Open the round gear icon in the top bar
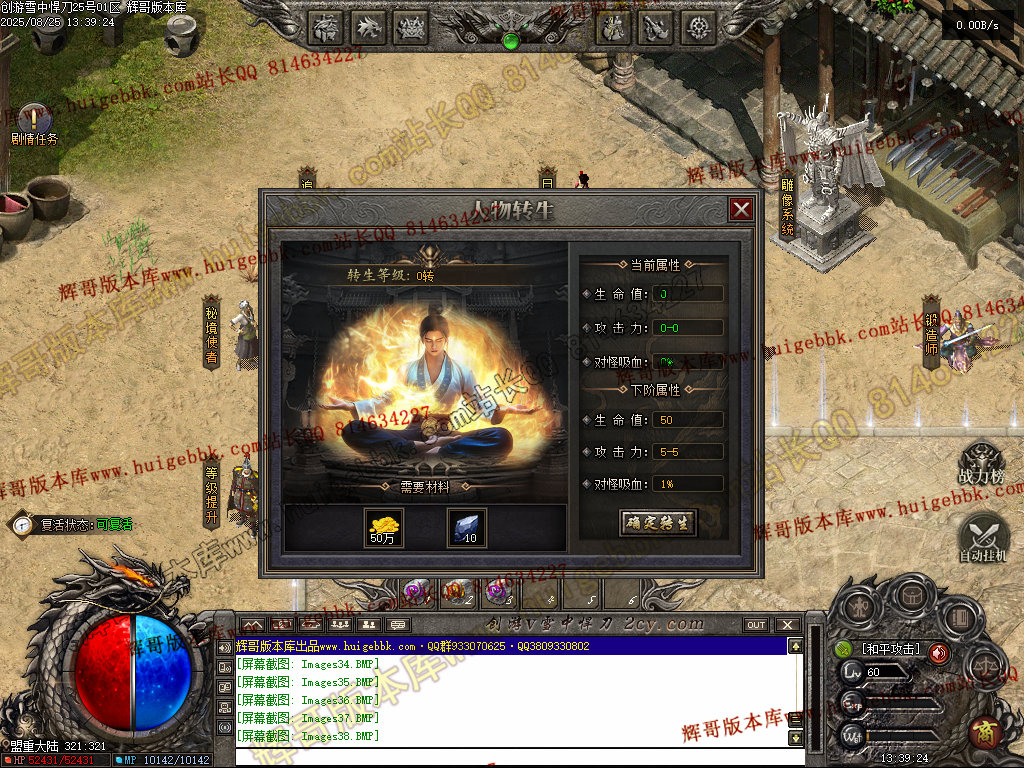This screenshot has width=1024, height=768. click(699, 27)
